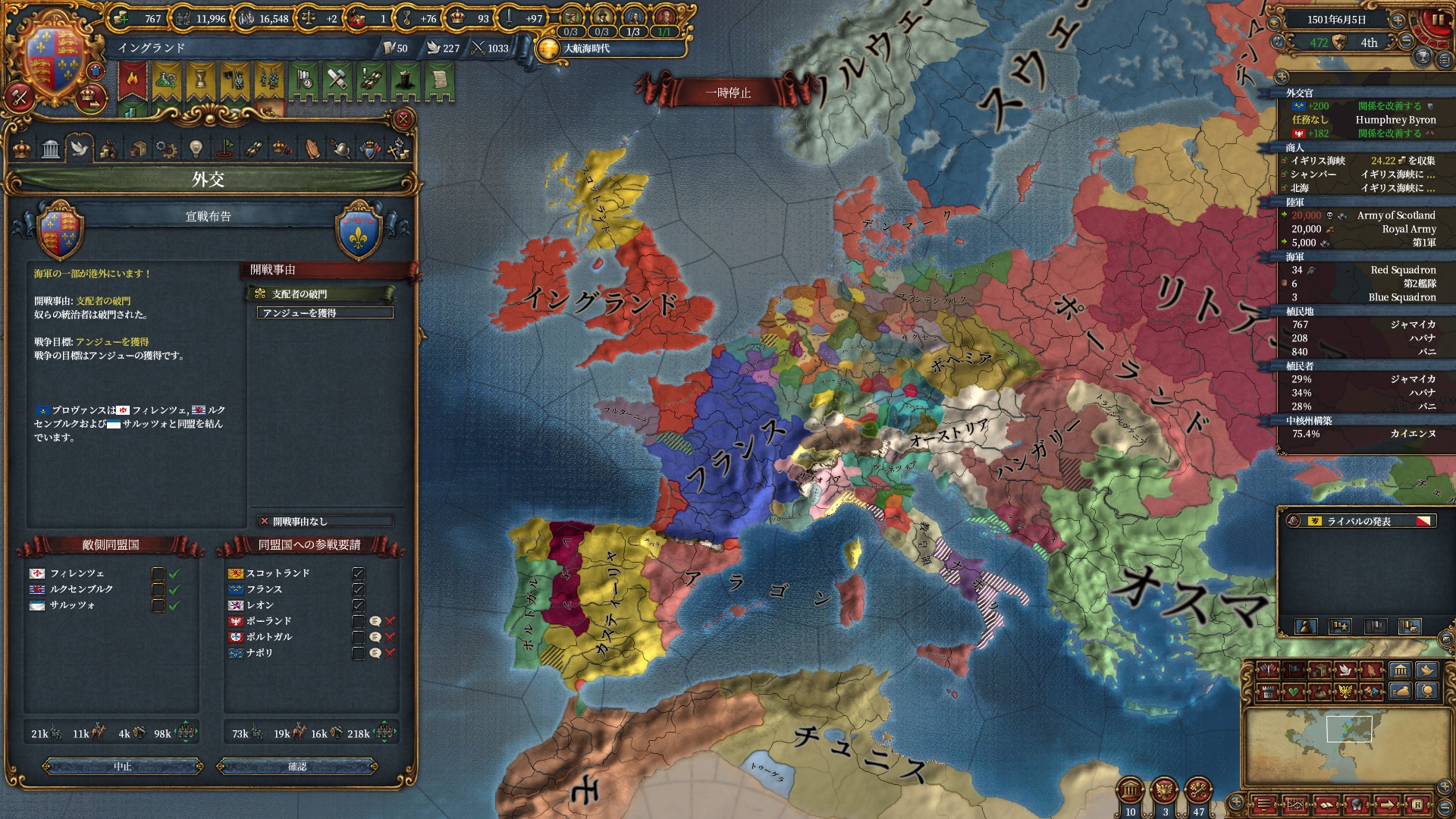Cancel the declaration with 中止 button
The width and height of the screenshot is (1456, 819).
pyautogui.click(x=123, y=767)
